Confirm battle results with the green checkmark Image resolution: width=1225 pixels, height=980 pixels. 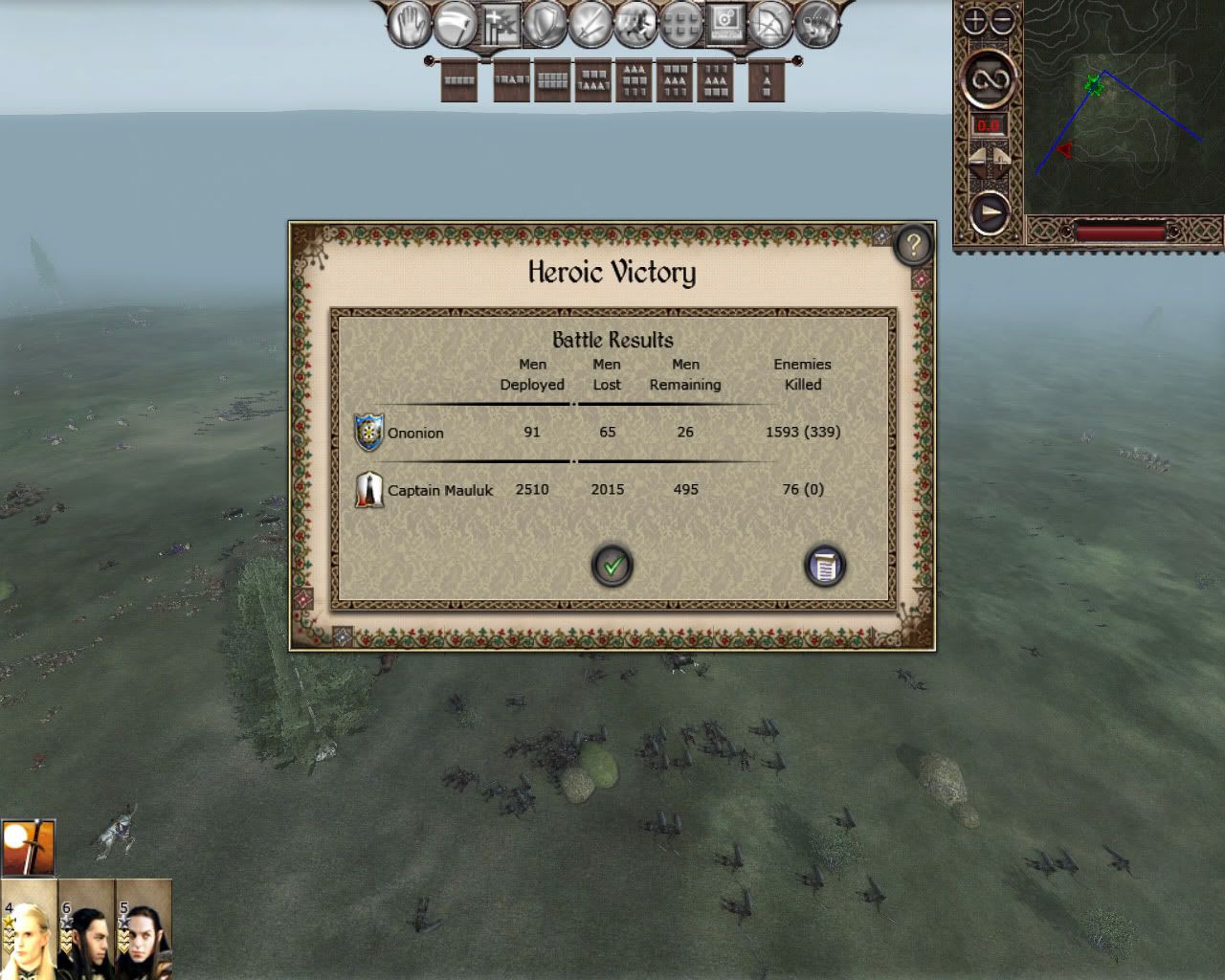click(612, 566)
